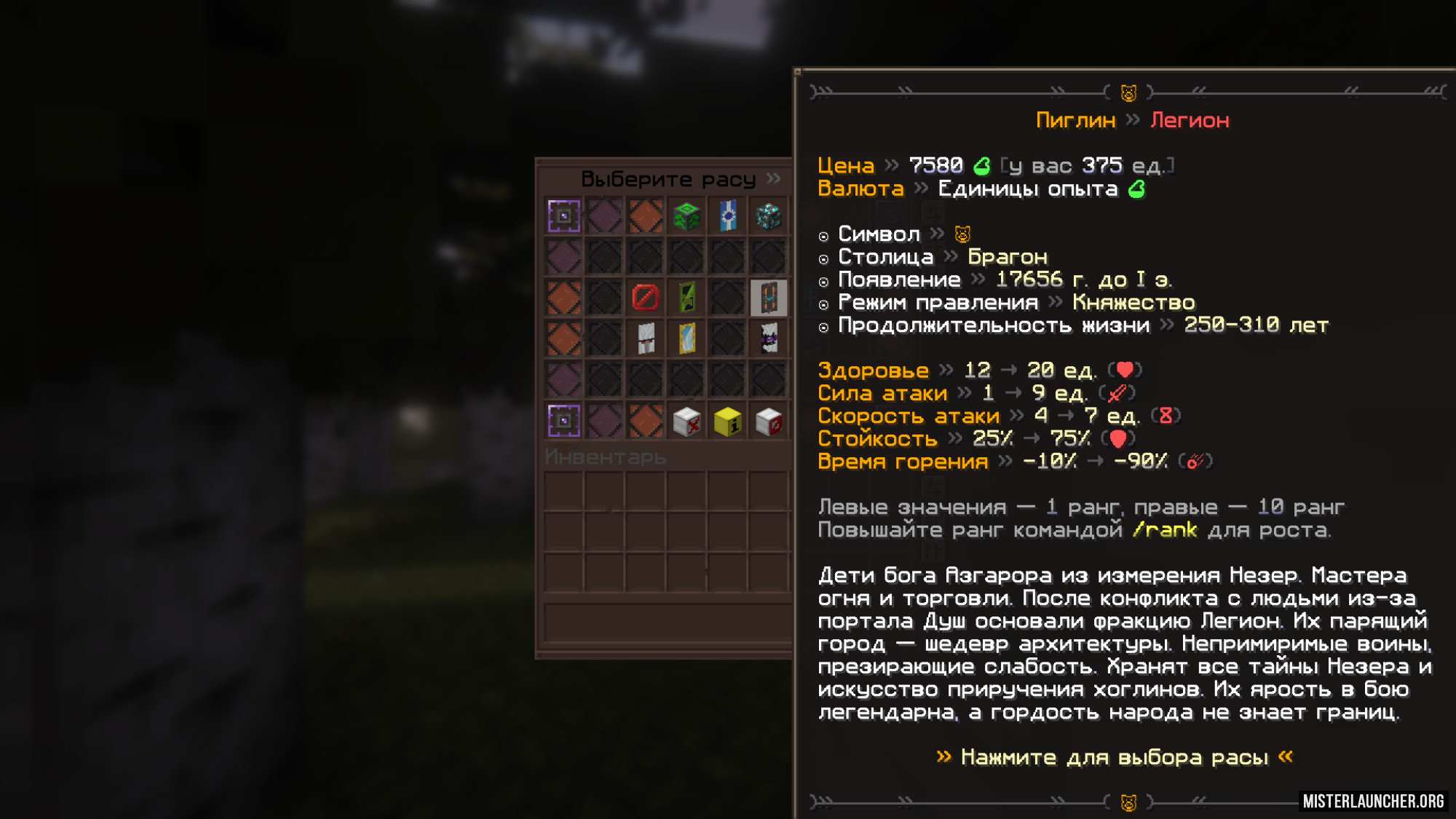Select the blue and white sun banner
The image size is (1456, 819).
[727, 216]
